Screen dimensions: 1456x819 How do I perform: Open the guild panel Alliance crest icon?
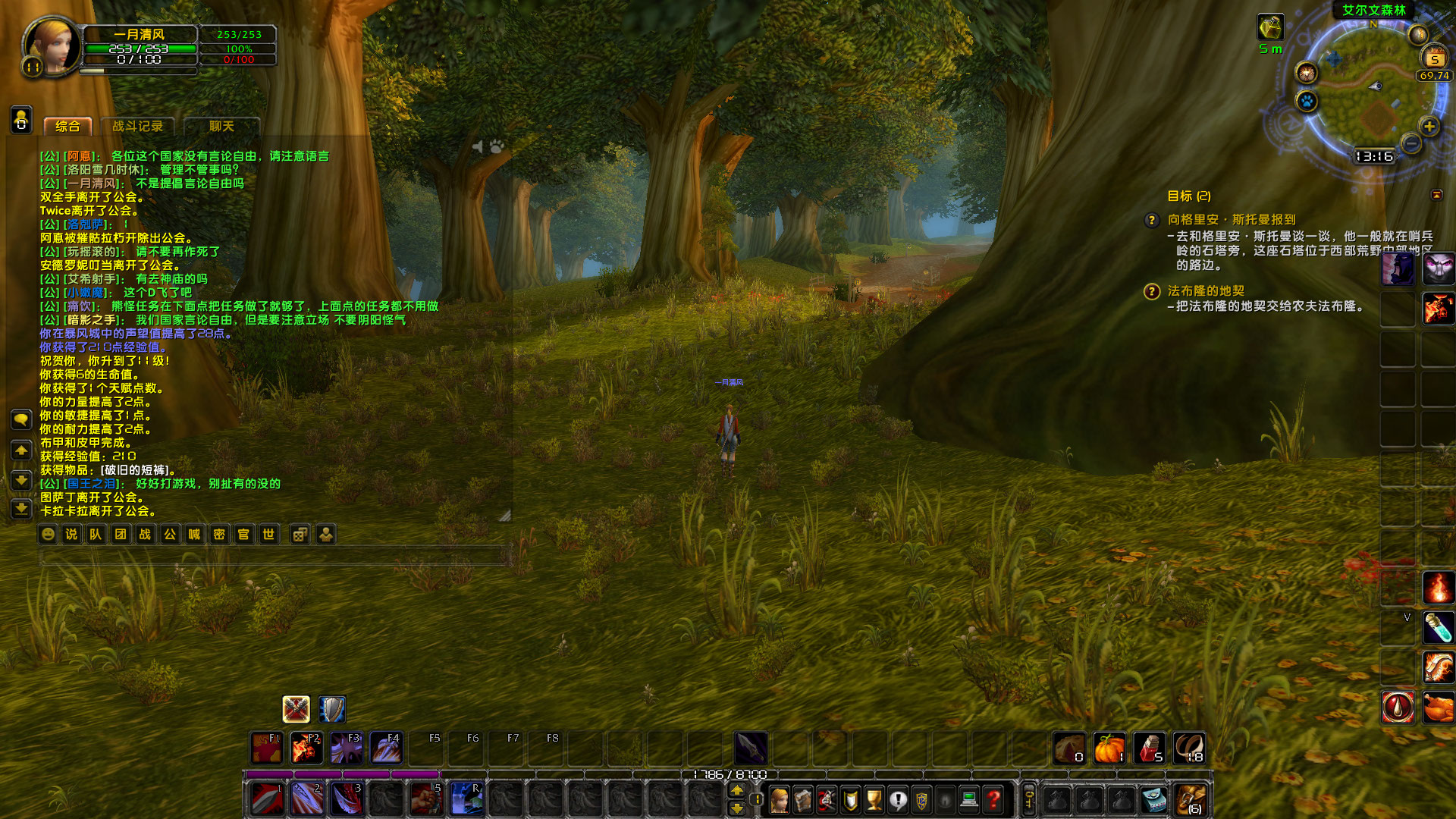click(x=921, y=798)
